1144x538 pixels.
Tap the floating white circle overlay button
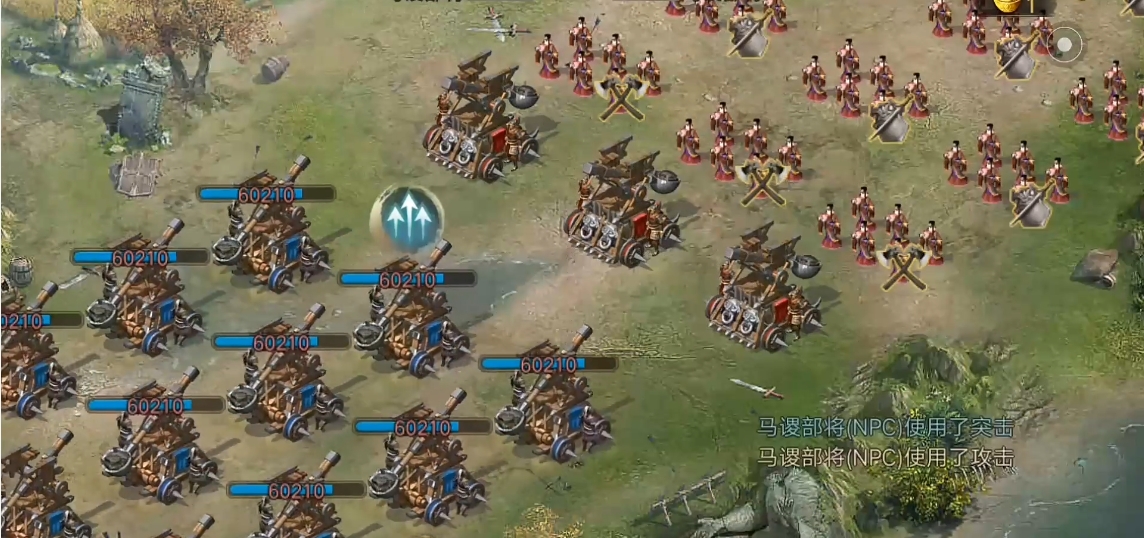click(x=1066, y=45)
